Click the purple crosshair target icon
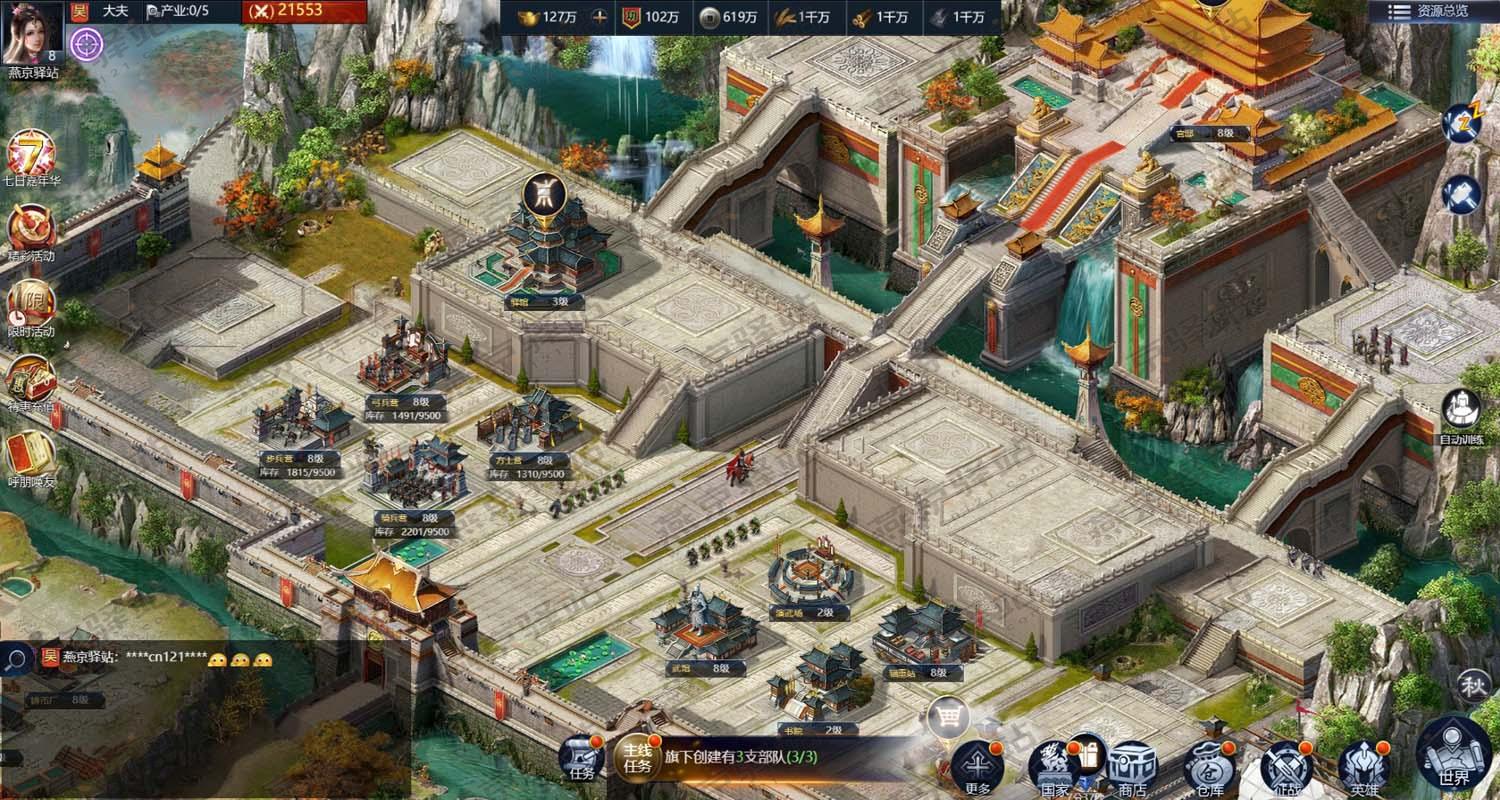 [87, 43]
